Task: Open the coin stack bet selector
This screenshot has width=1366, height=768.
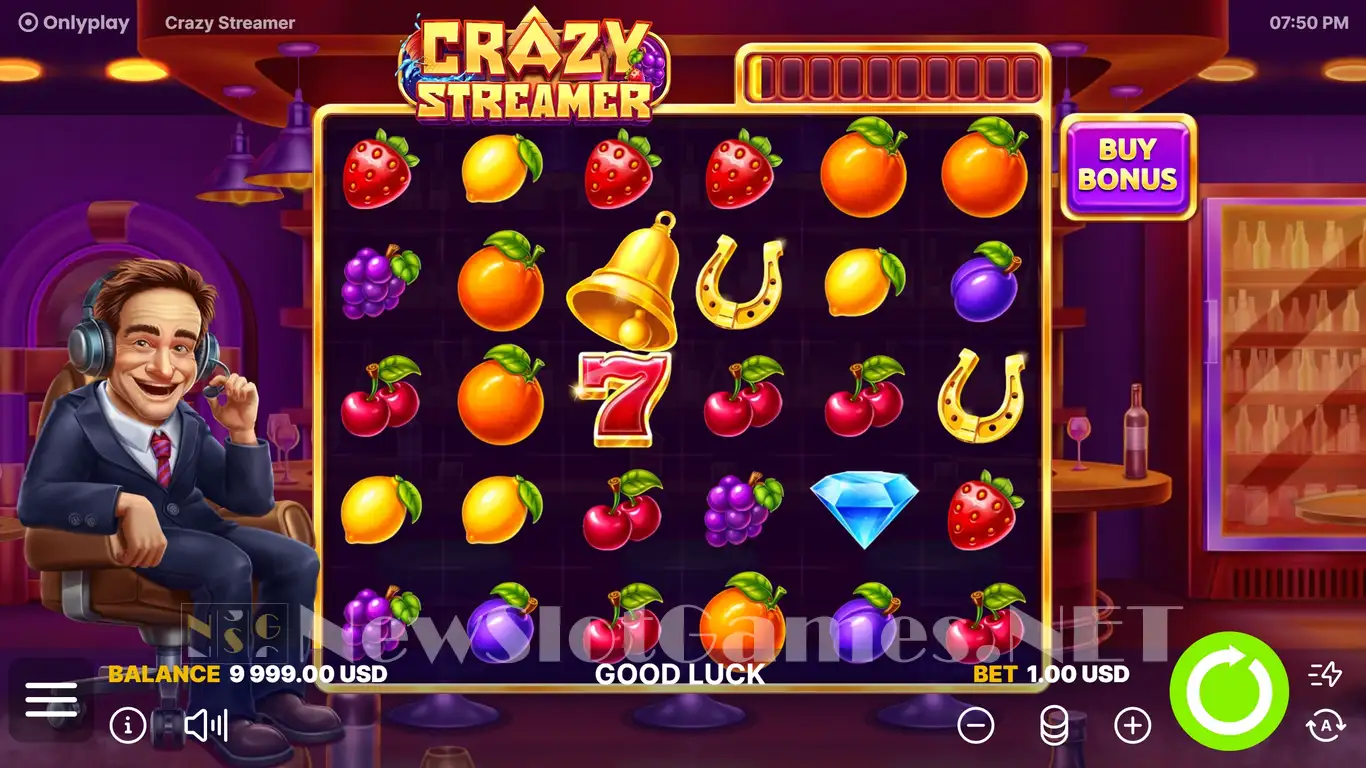Action: (1054, 725)
